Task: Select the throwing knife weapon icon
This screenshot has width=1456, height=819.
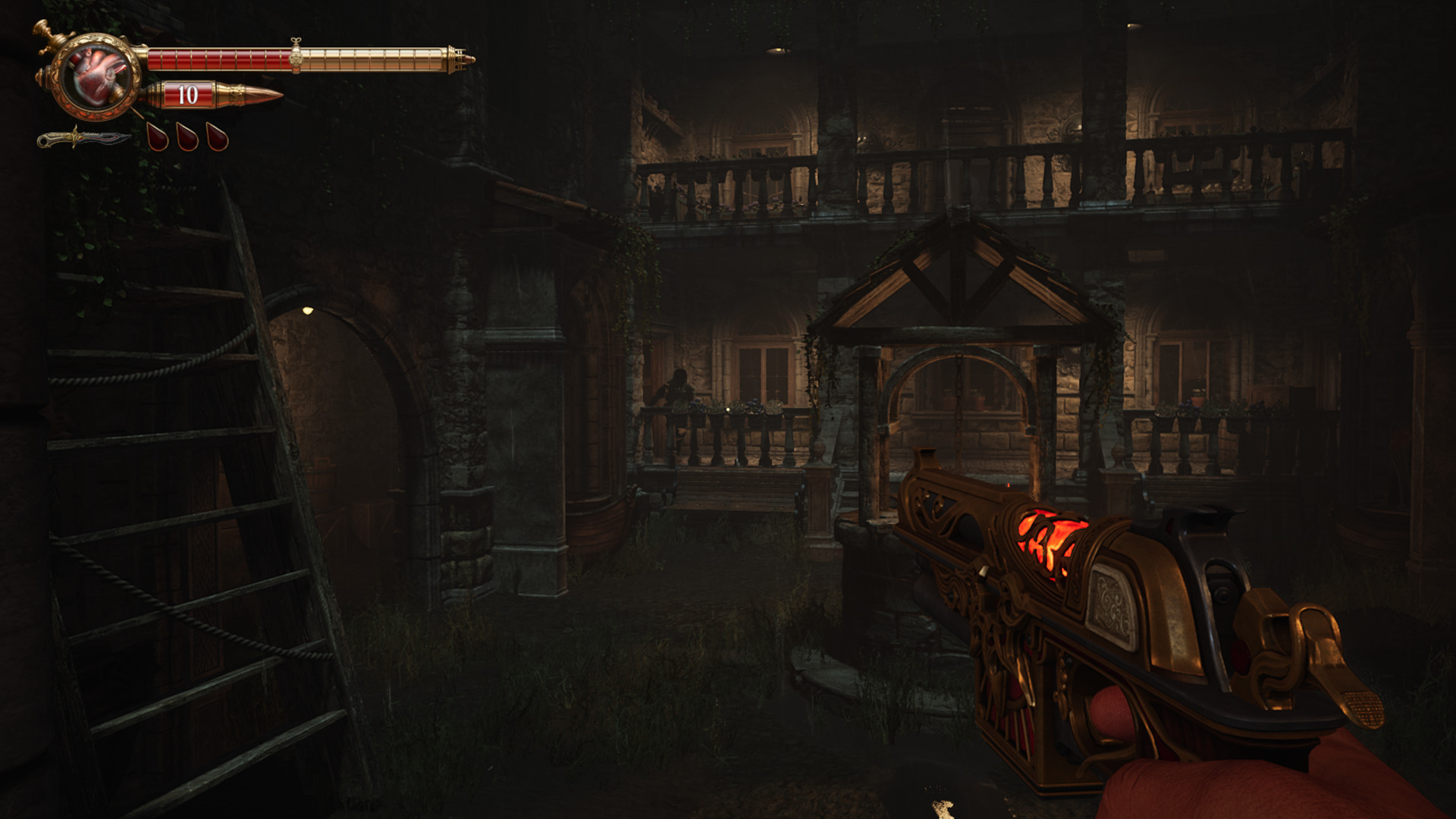Action: 83,139
